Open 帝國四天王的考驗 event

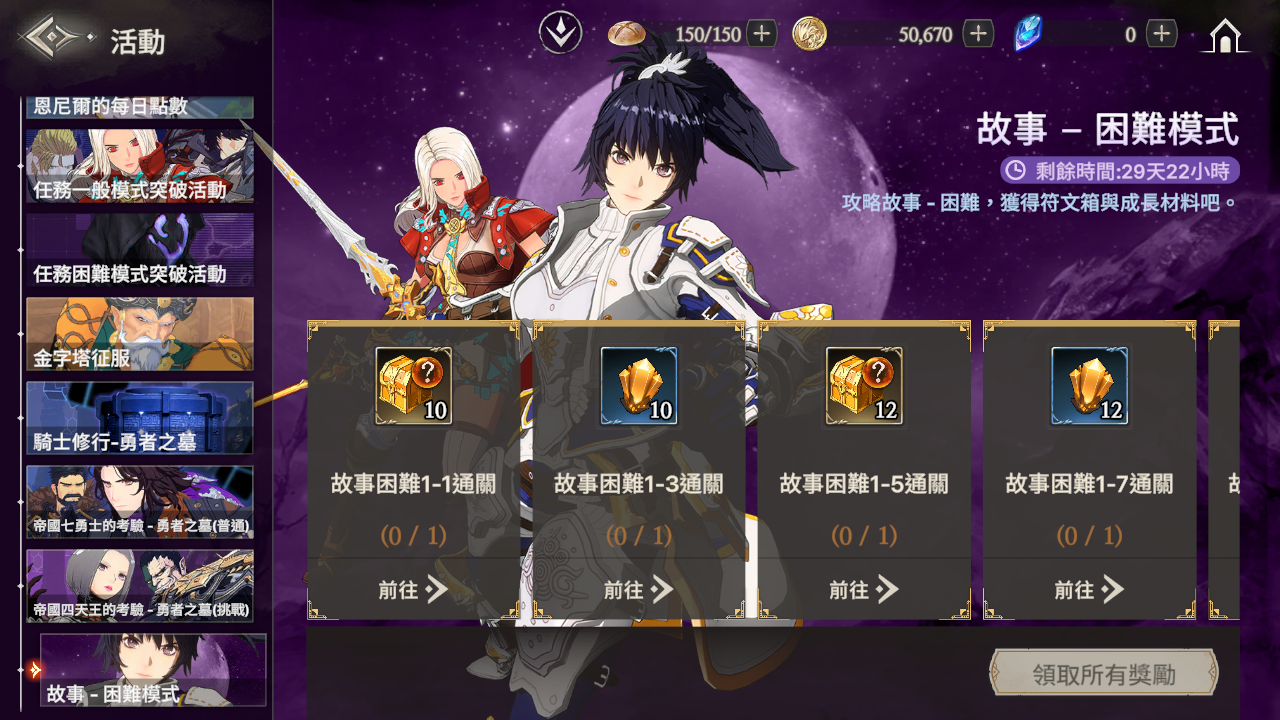tap(140, 586)
